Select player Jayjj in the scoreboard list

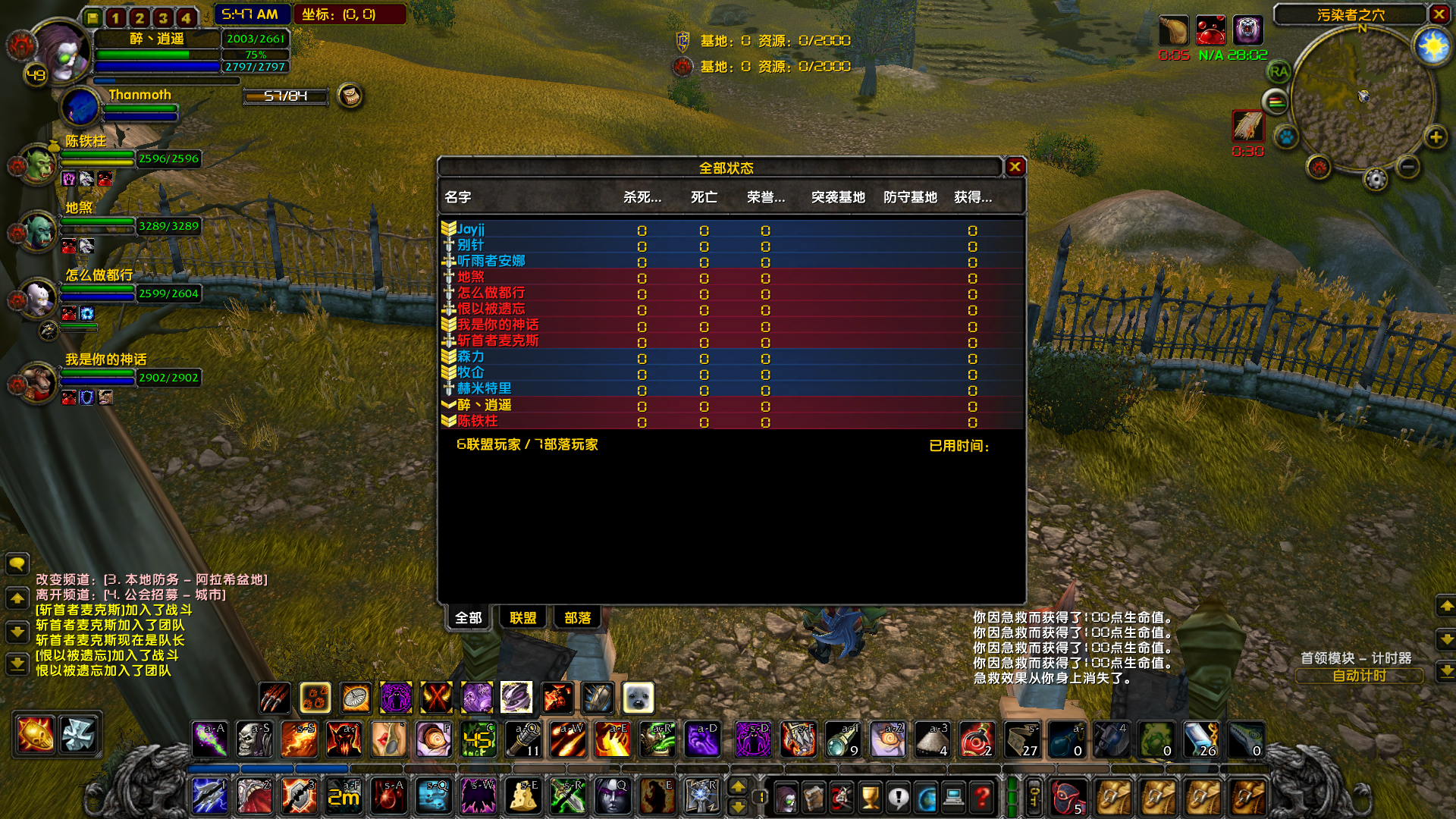[472, 227]
